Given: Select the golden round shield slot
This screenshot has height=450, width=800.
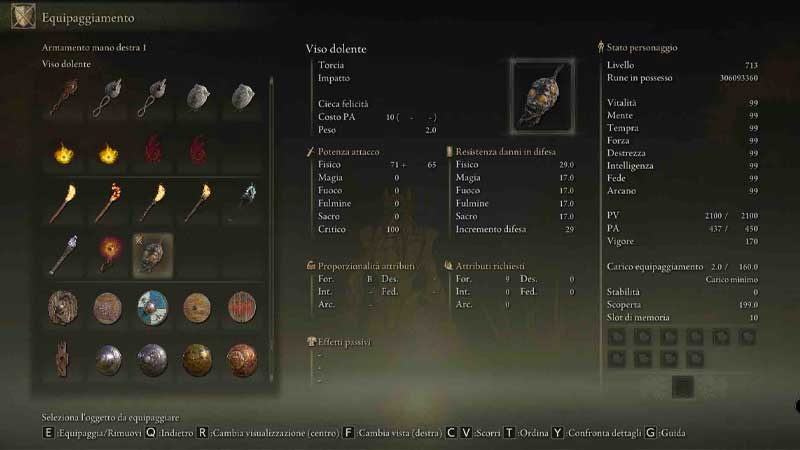Looking at the screenshot, I should click(x=197, y=359).
